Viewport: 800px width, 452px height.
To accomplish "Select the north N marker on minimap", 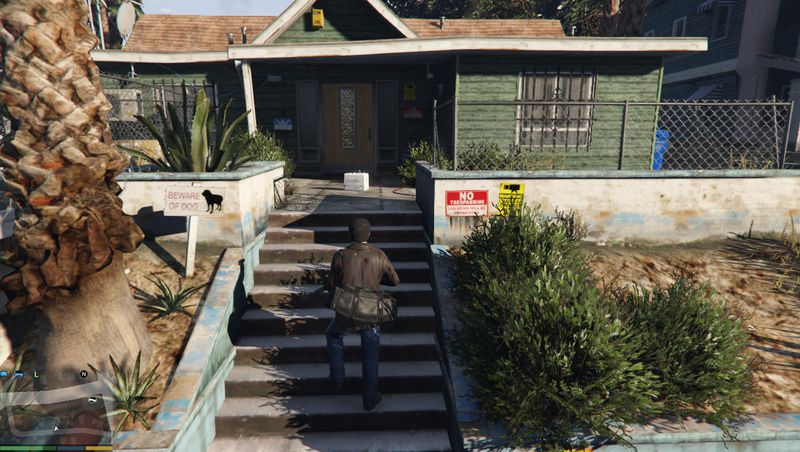I will (84, 374).
